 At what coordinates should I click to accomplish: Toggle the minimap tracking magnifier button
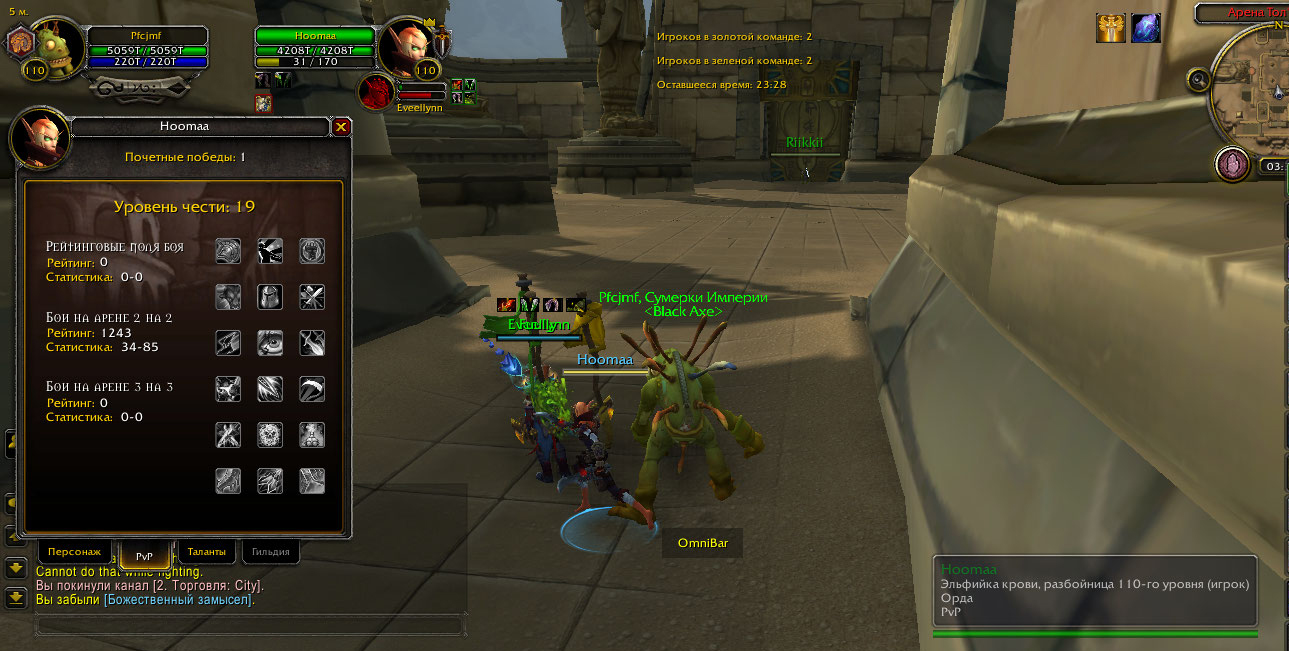click(1199, 79)
